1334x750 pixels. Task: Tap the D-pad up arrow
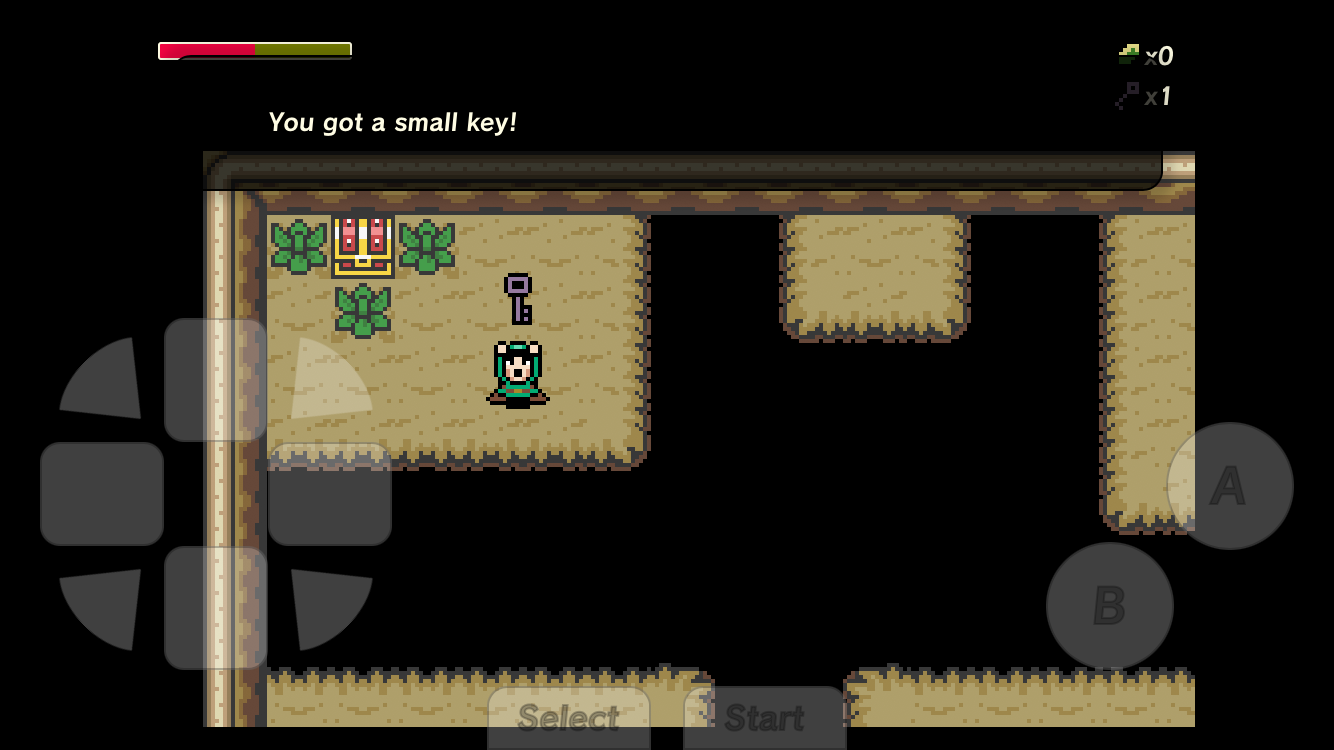point(215,380)
